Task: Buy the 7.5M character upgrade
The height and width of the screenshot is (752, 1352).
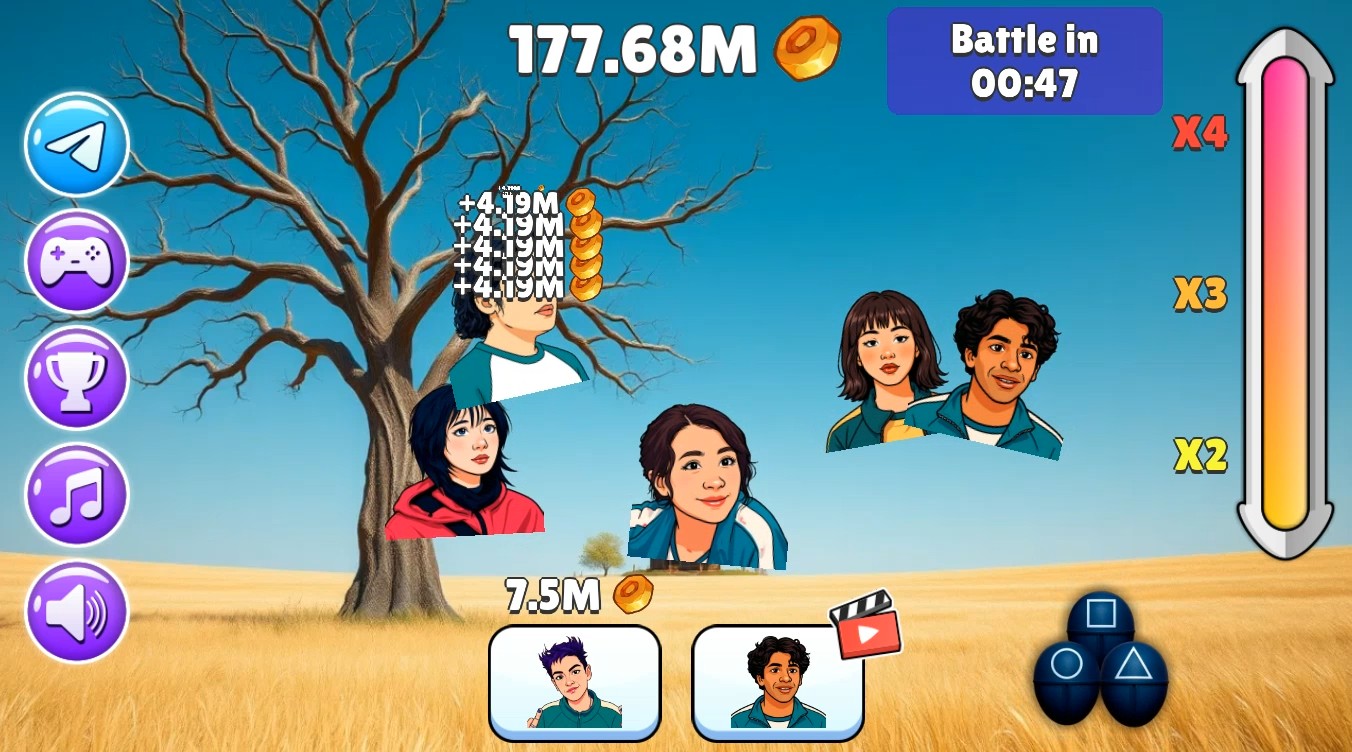Action: (x=576, y=678)
